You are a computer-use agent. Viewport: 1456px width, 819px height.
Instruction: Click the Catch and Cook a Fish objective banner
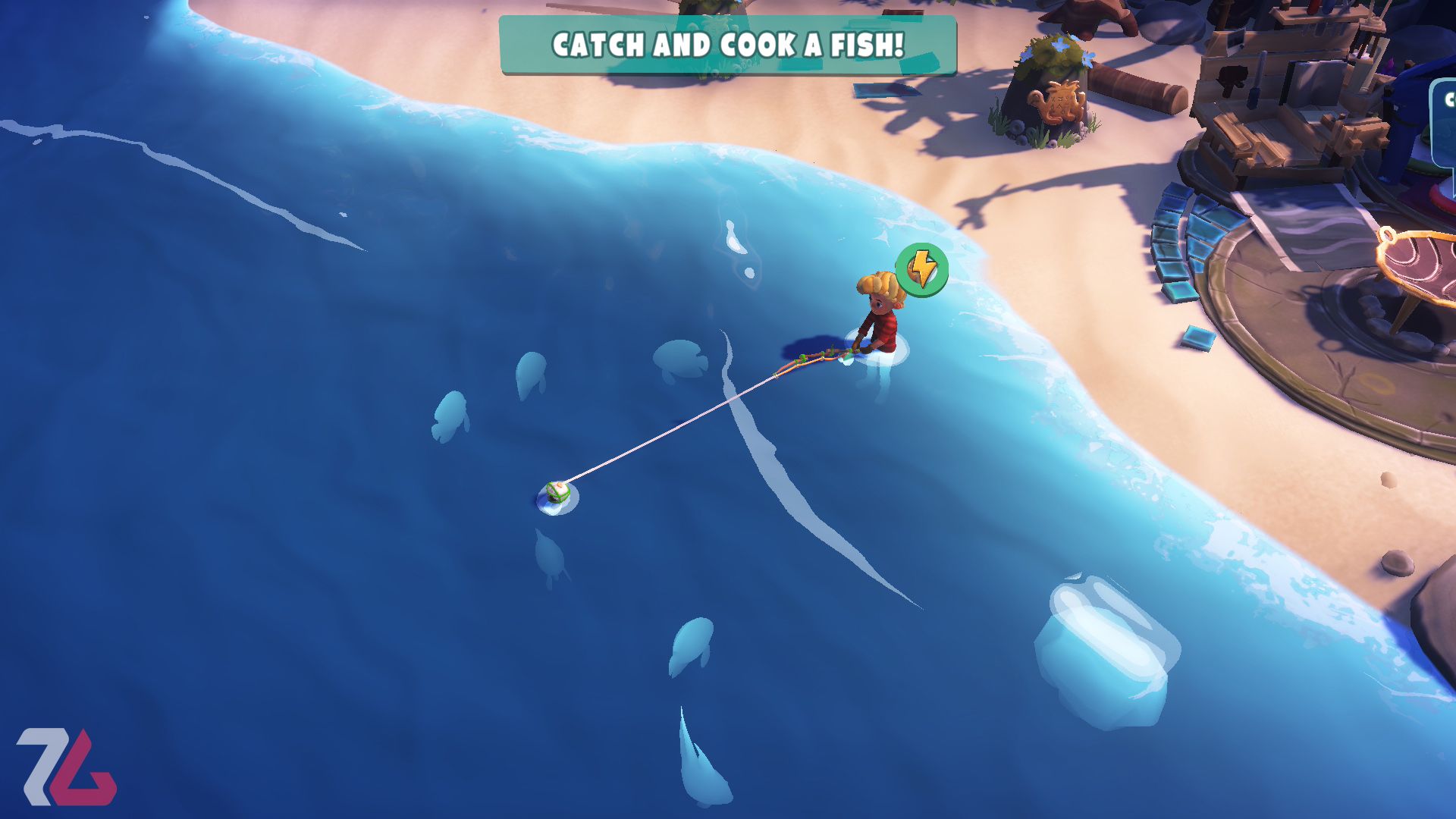tap(727, 45)
